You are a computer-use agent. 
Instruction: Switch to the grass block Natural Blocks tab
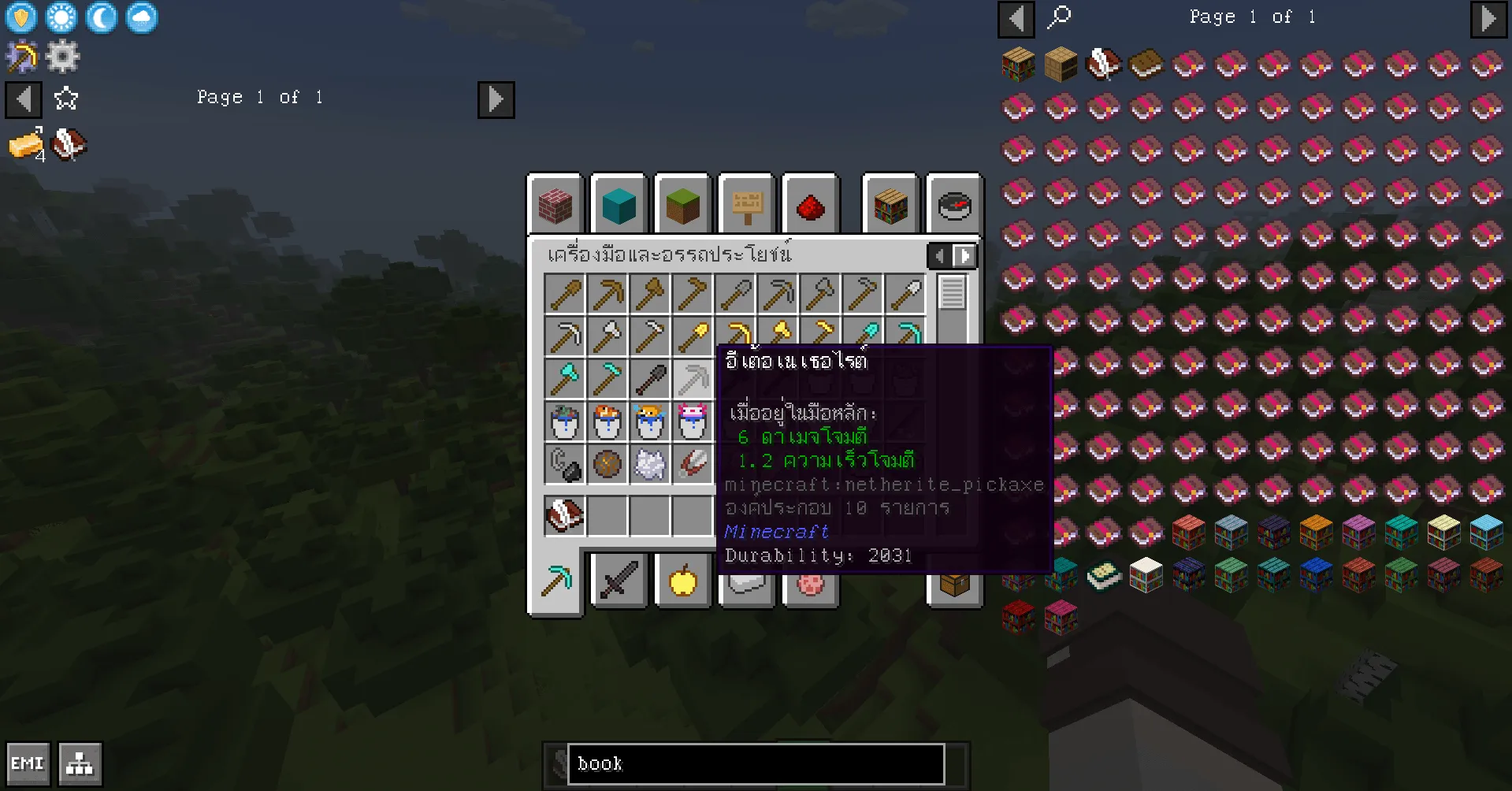(682, 205)
